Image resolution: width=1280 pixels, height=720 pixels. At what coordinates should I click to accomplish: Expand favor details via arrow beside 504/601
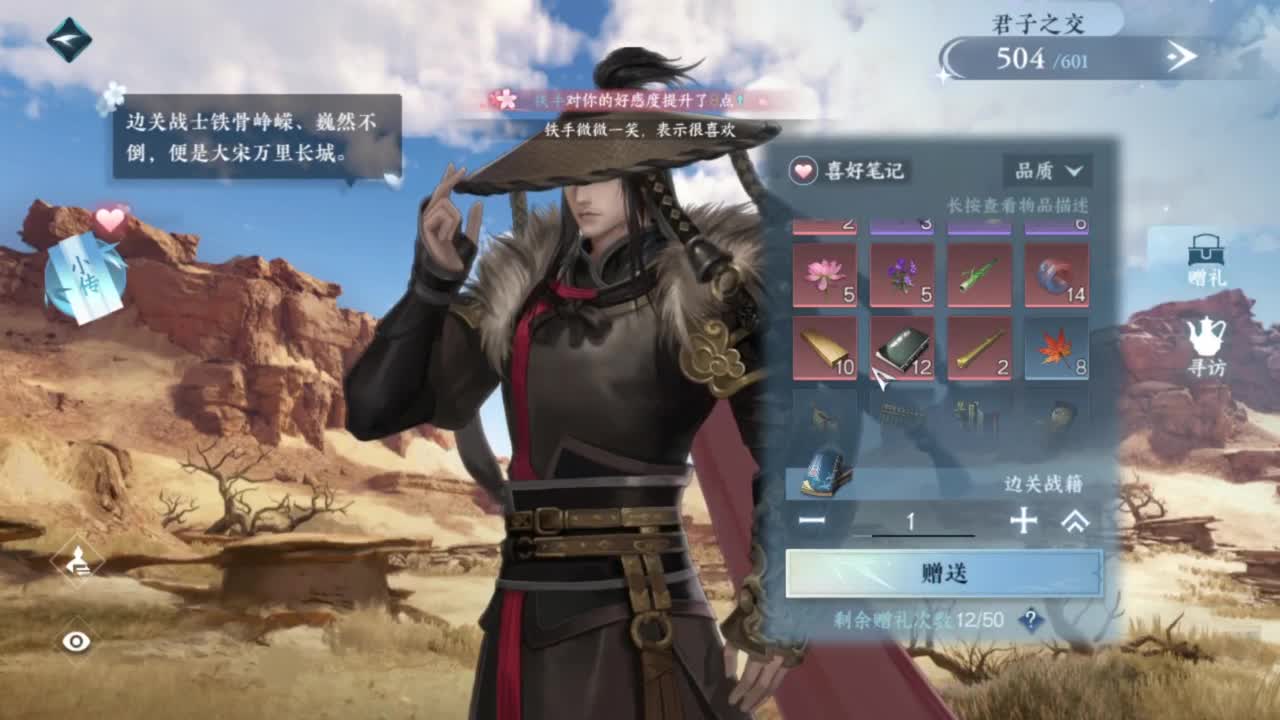coord(1180,57)
